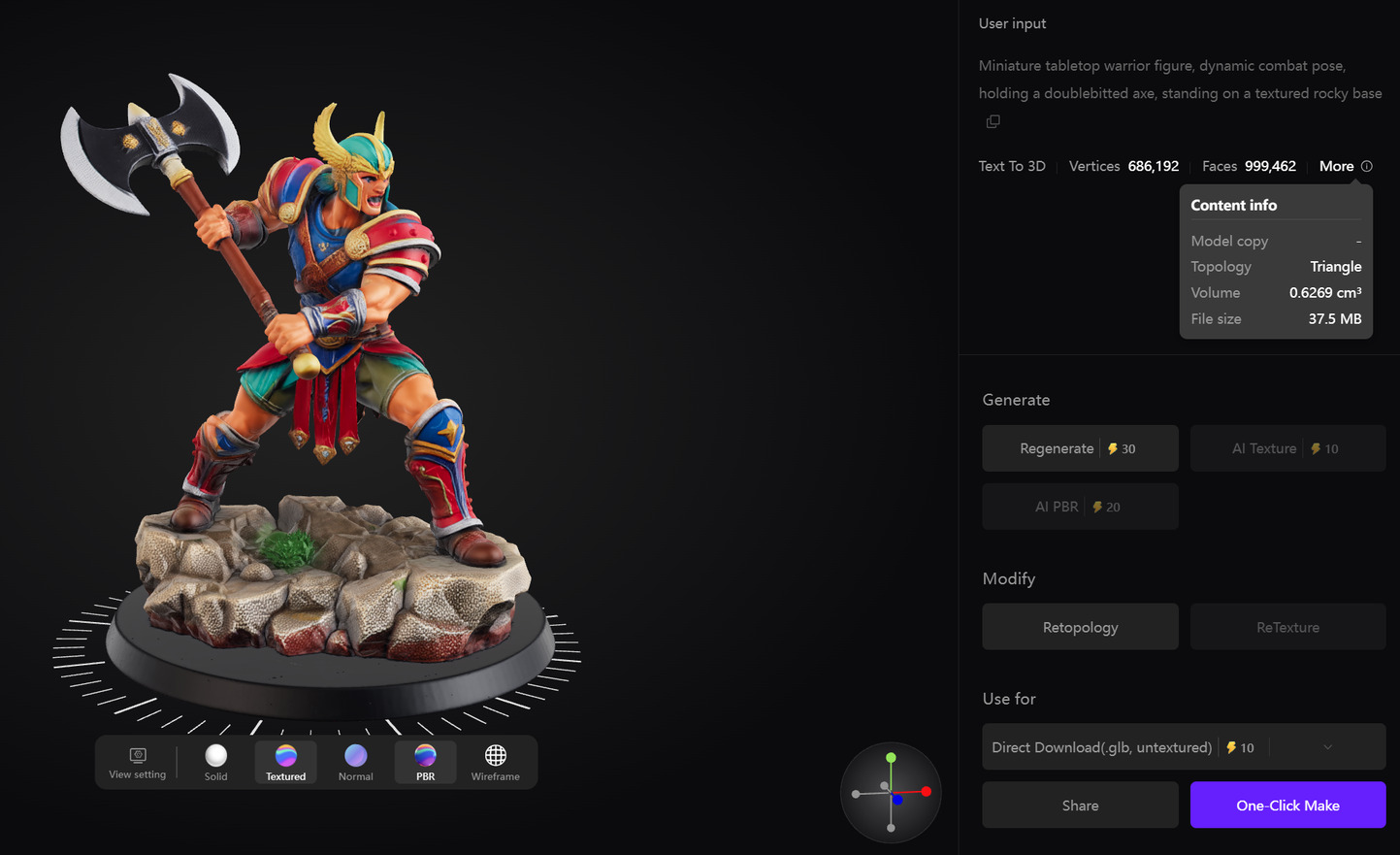Select the Solid render mode

tap(215, 762)
